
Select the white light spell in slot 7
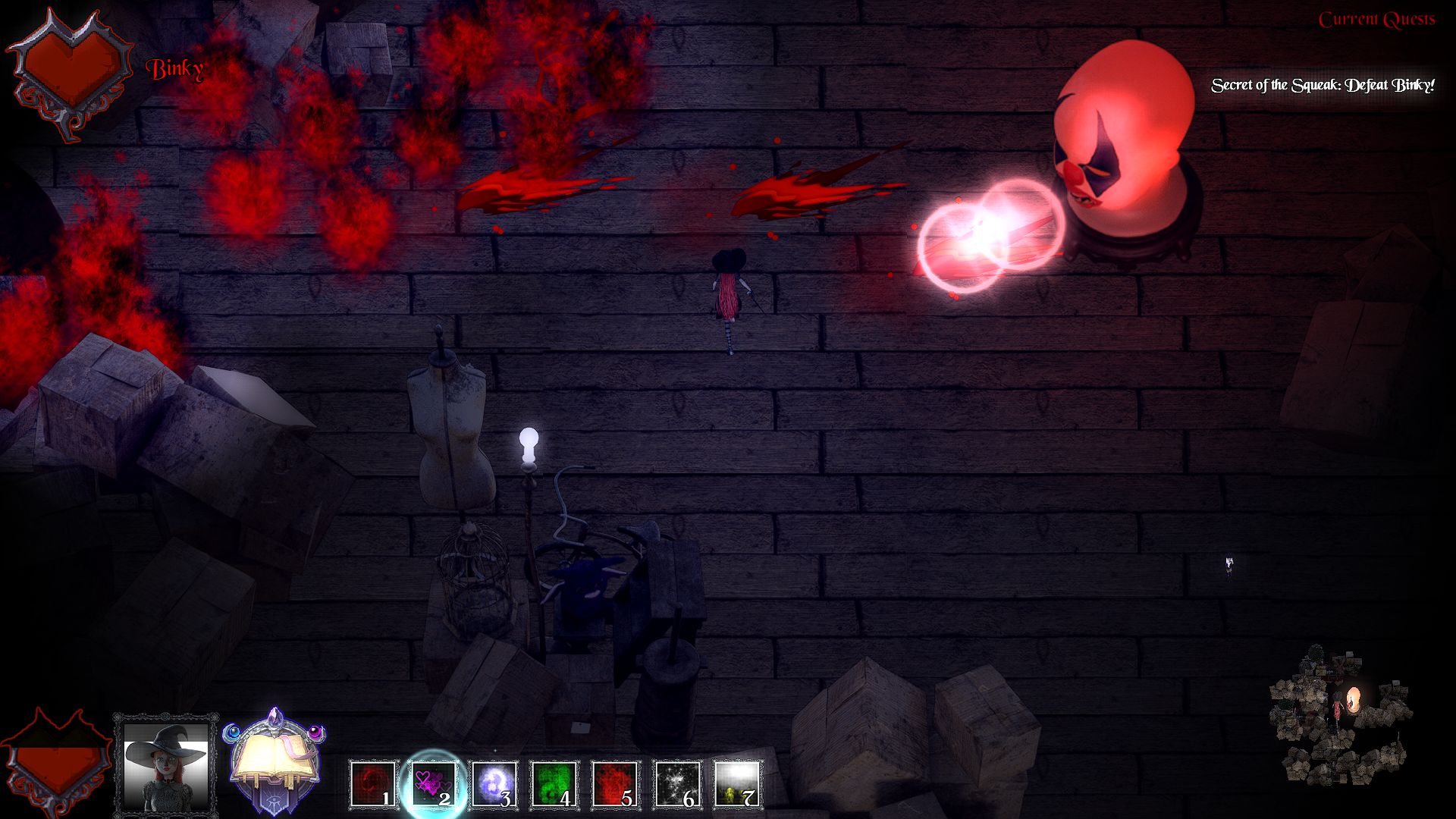(x=737, y=784)
